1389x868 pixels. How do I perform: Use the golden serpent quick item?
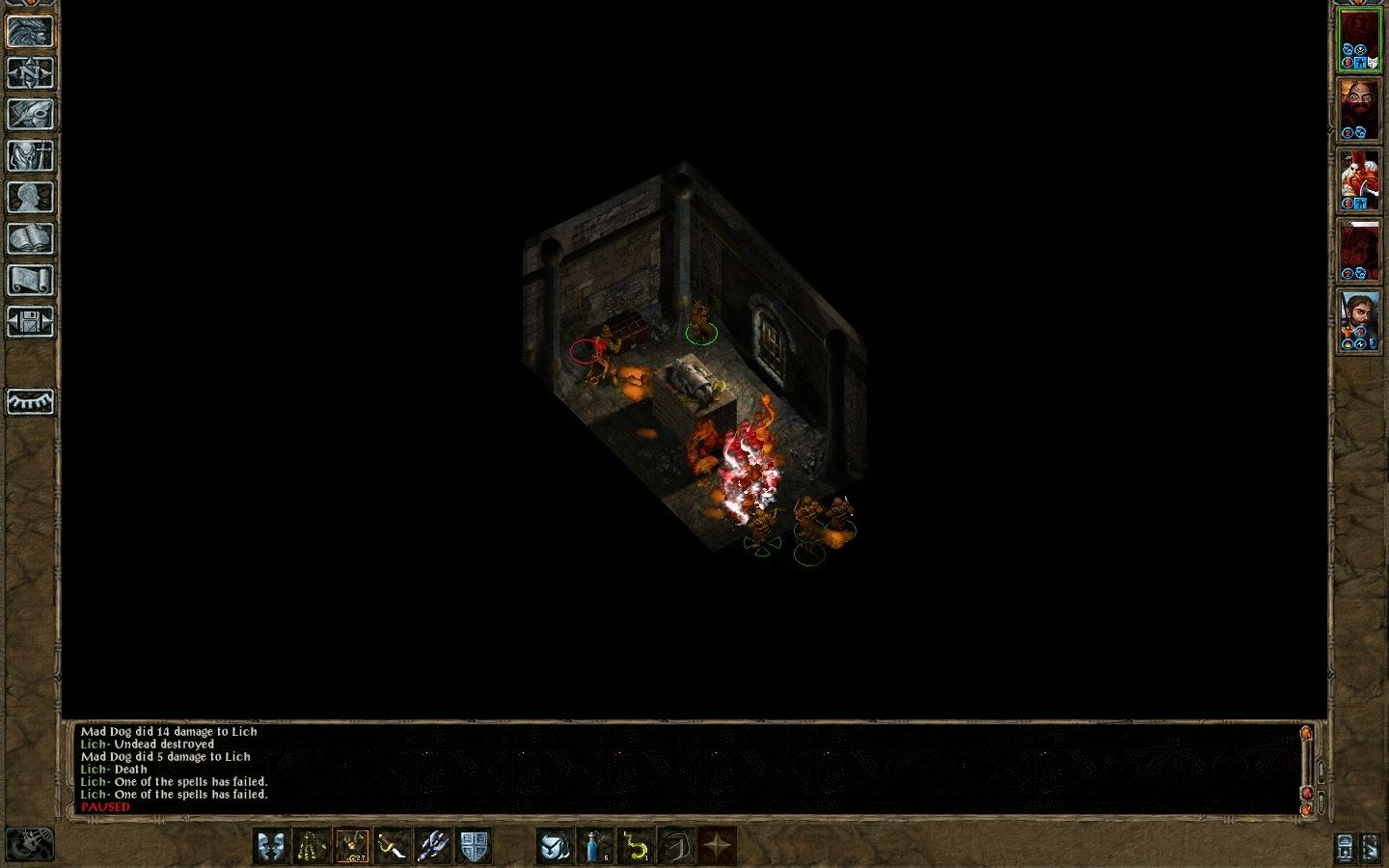[636, 846]
